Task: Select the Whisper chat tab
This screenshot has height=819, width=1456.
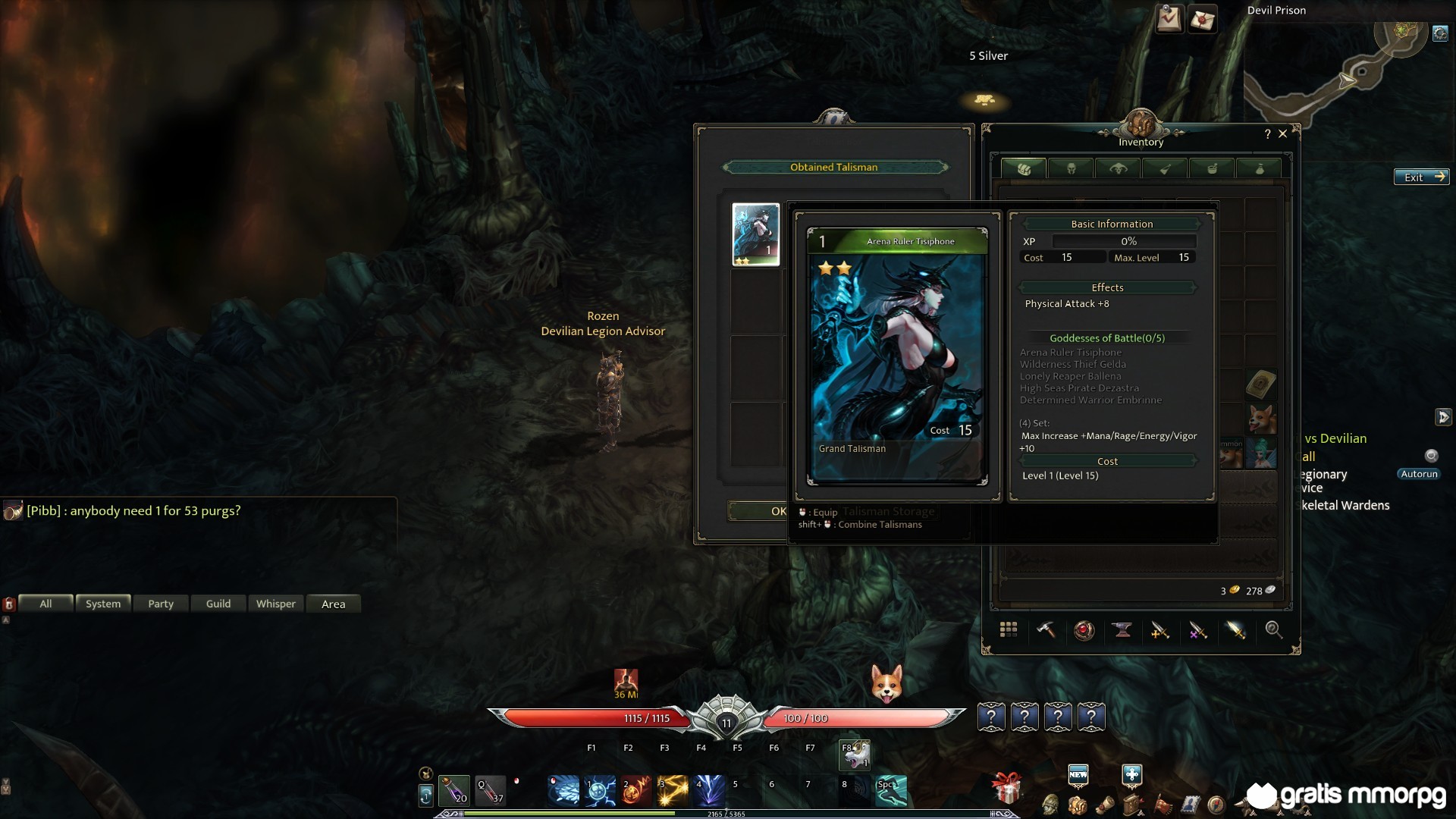Action: [x=276, y=604]
